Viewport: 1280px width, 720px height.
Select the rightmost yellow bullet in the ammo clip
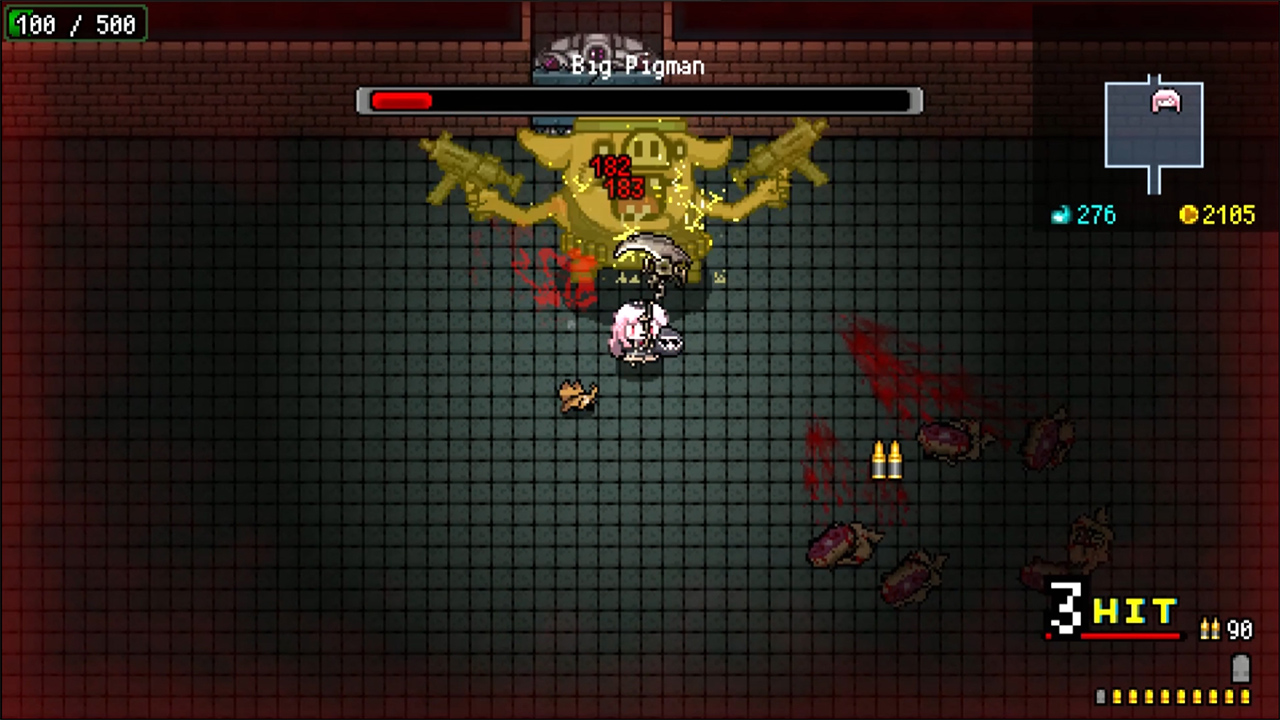click(x=1245, y=697)
